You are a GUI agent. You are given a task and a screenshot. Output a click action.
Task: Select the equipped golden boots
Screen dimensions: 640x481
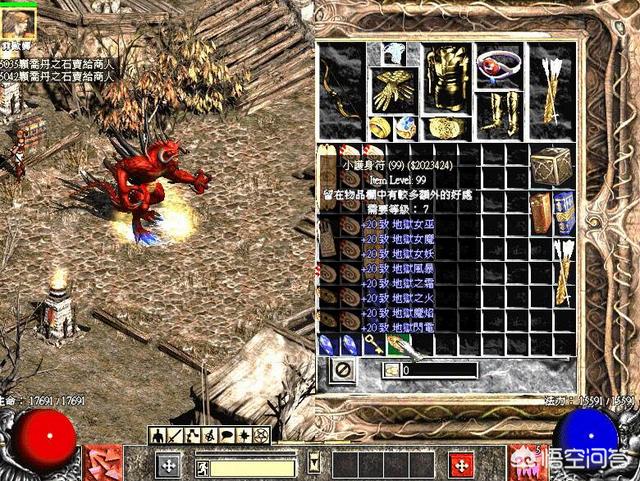[x=496, y=112]
